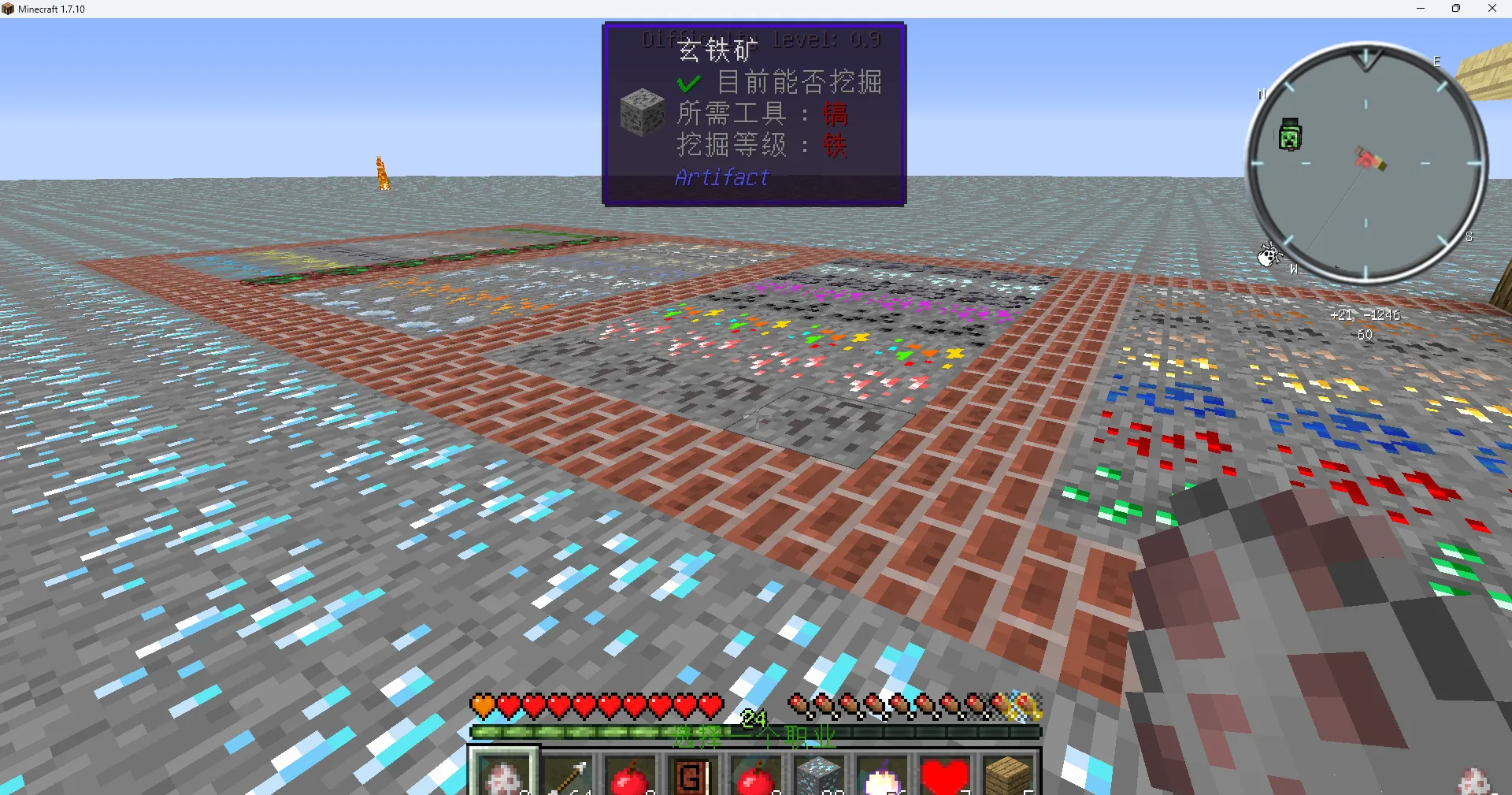Click the Artifact mod label in the tooltip
The width and height of the screenshot is (1512, 795).
[x=721, y=178]
